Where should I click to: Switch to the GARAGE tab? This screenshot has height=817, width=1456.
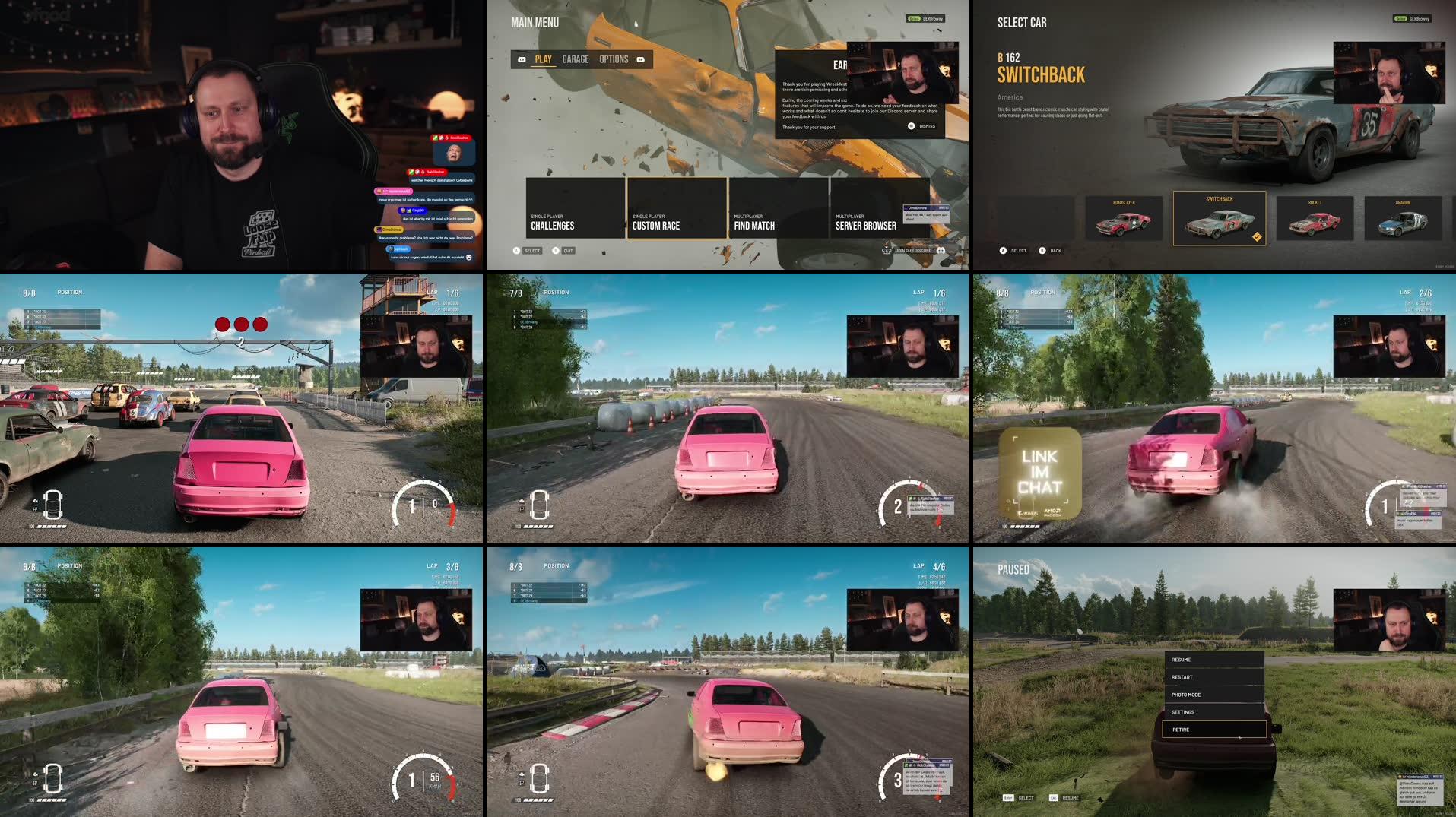click(576, 59)
